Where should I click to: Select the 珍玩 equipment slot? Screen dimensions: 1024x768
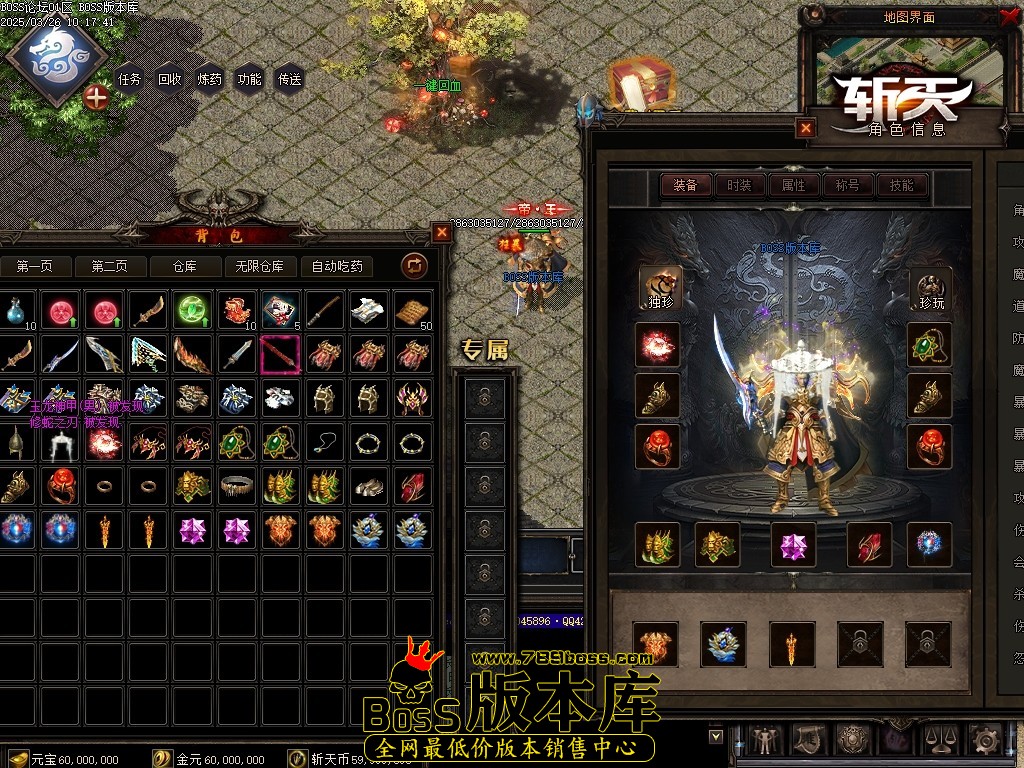930,288
